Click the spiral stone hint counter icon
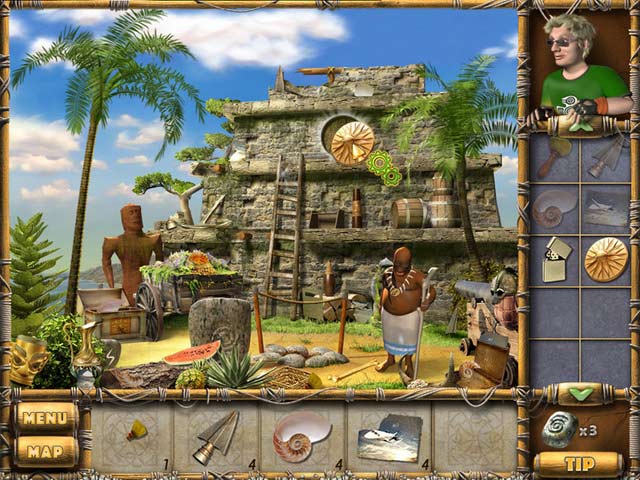Viewport: 640px width, 480px height. 560,430
